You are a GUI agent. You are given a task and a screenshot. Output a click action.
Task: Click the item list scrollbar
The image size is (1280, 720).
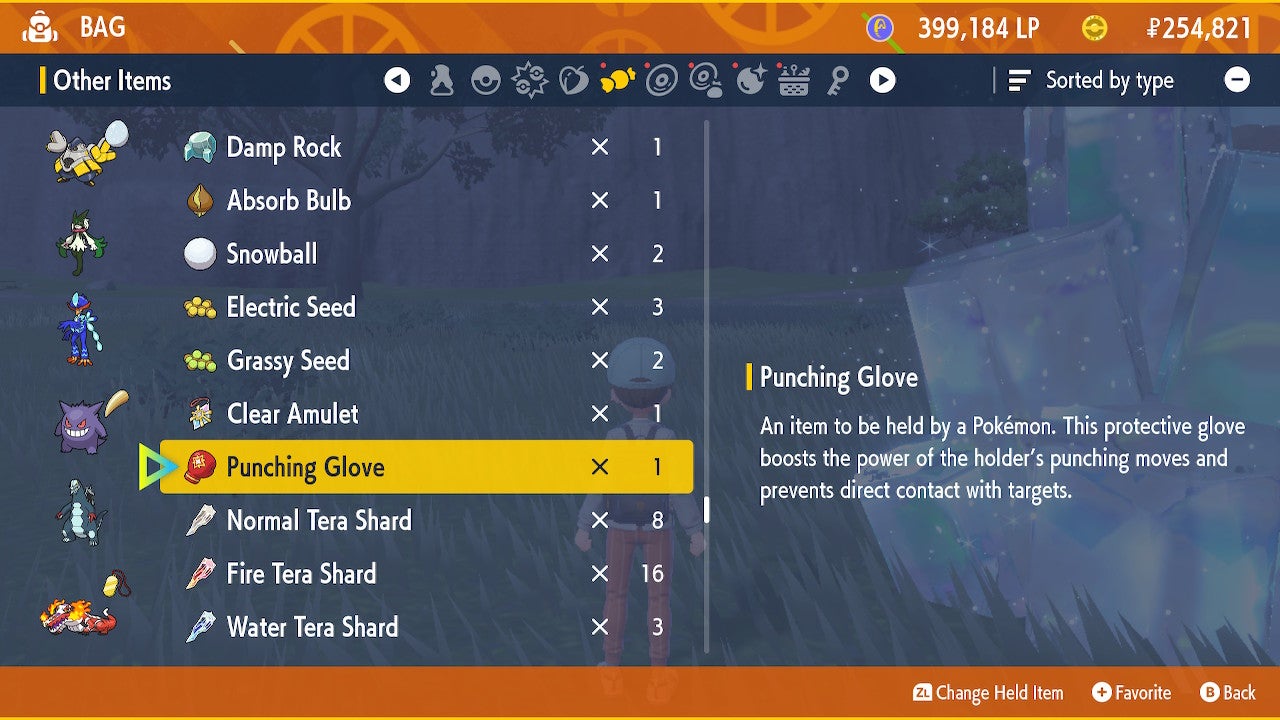(708, 510)
